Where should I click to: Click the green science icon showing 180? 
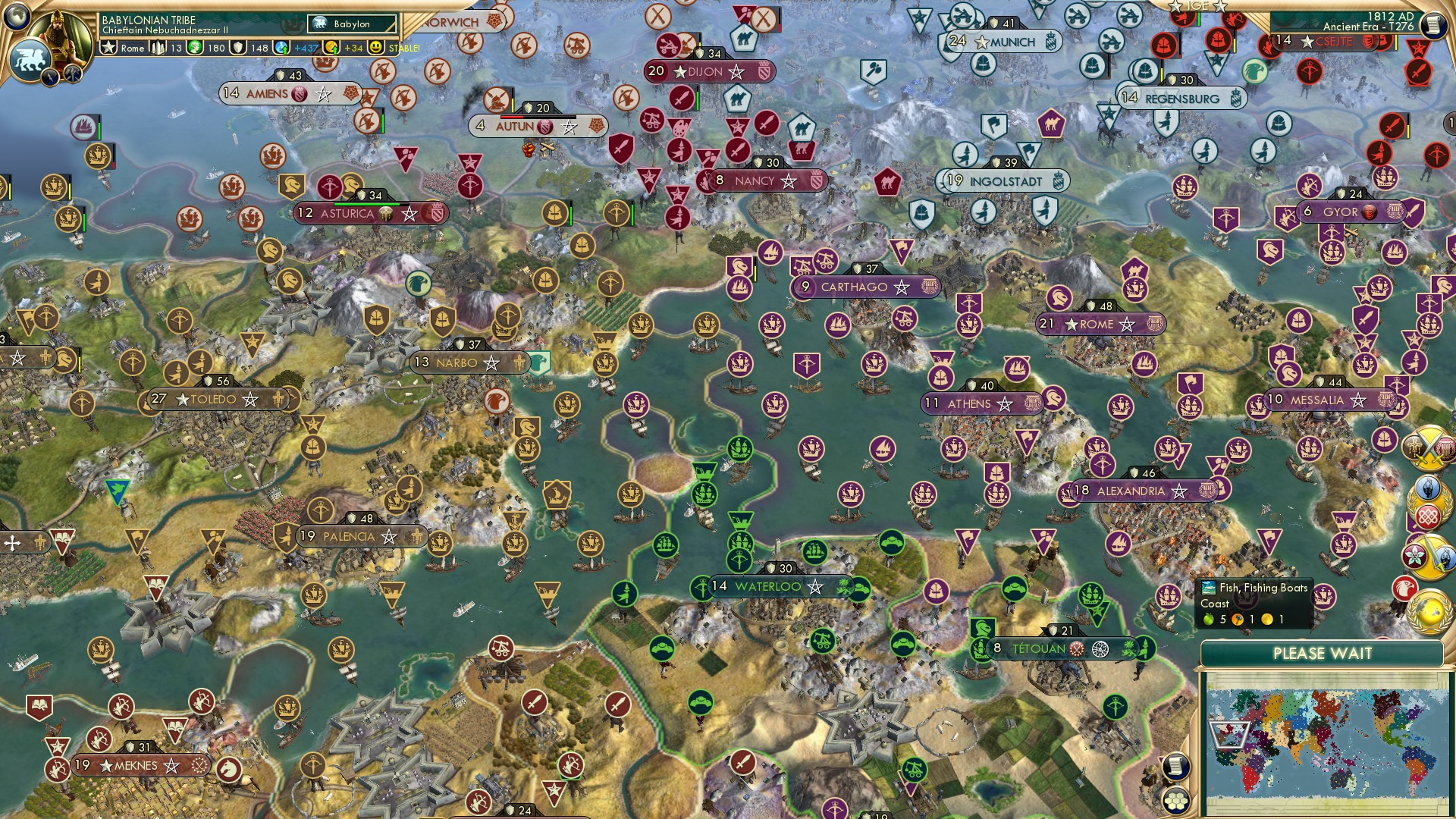194,48
